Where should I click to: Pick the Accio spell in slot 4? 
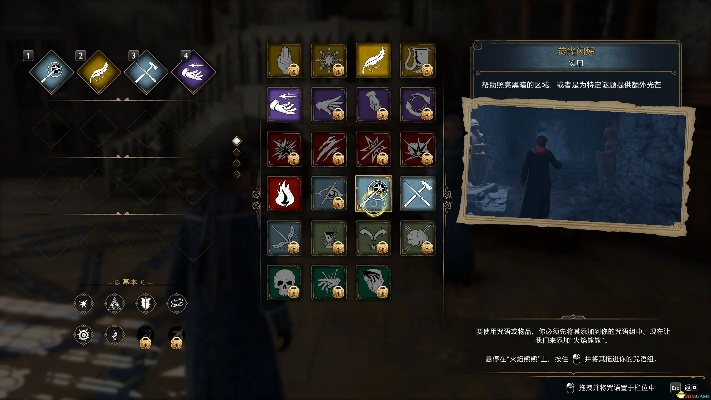point(191,71)
